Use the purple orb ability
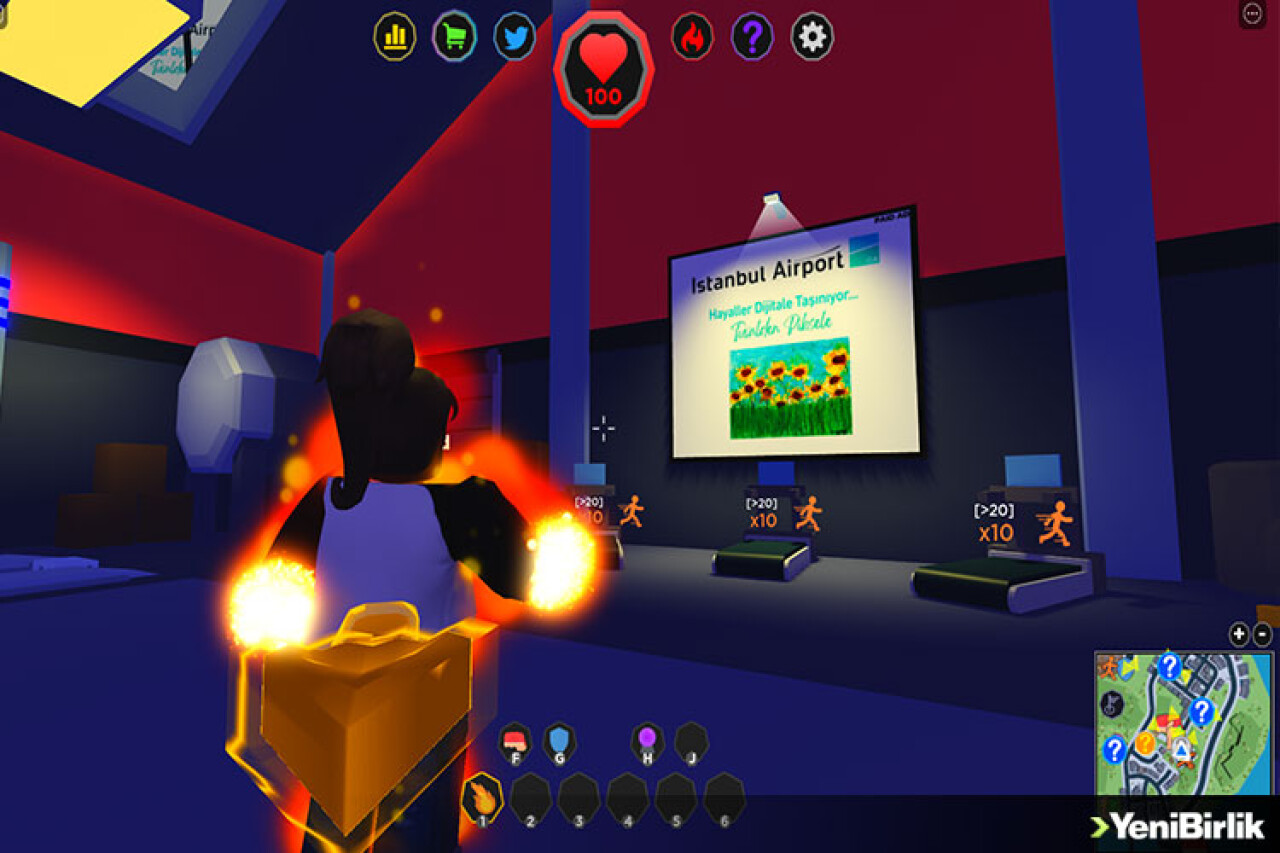This screenshot has height=853, width=1280. pos(647,741)
